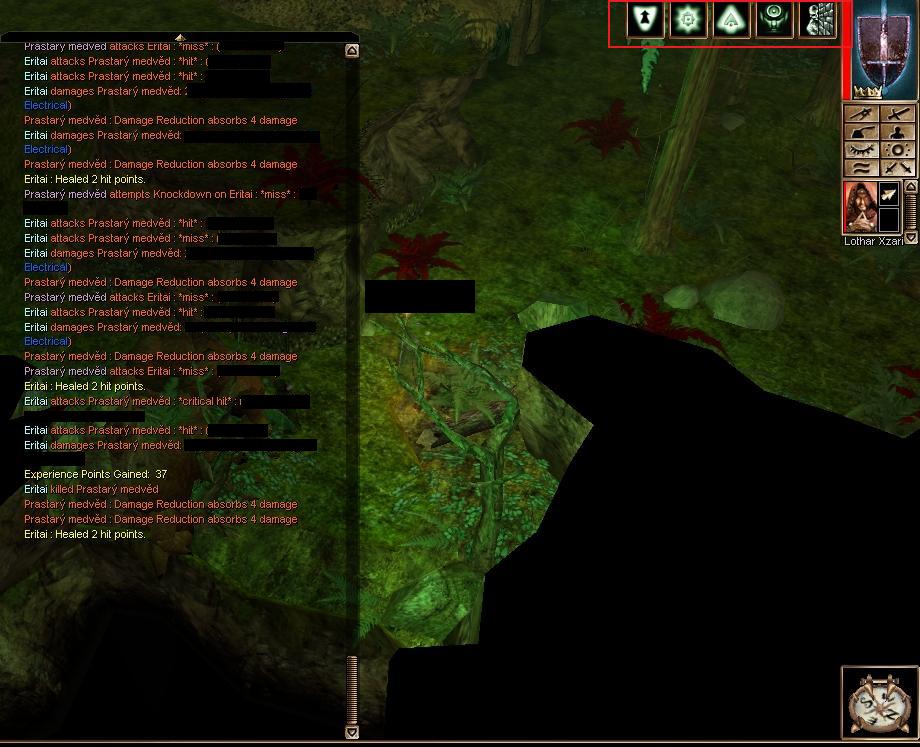This screenshot has width=920, height=747.
Task: Select the green eye effect icon
Action: 775,20
